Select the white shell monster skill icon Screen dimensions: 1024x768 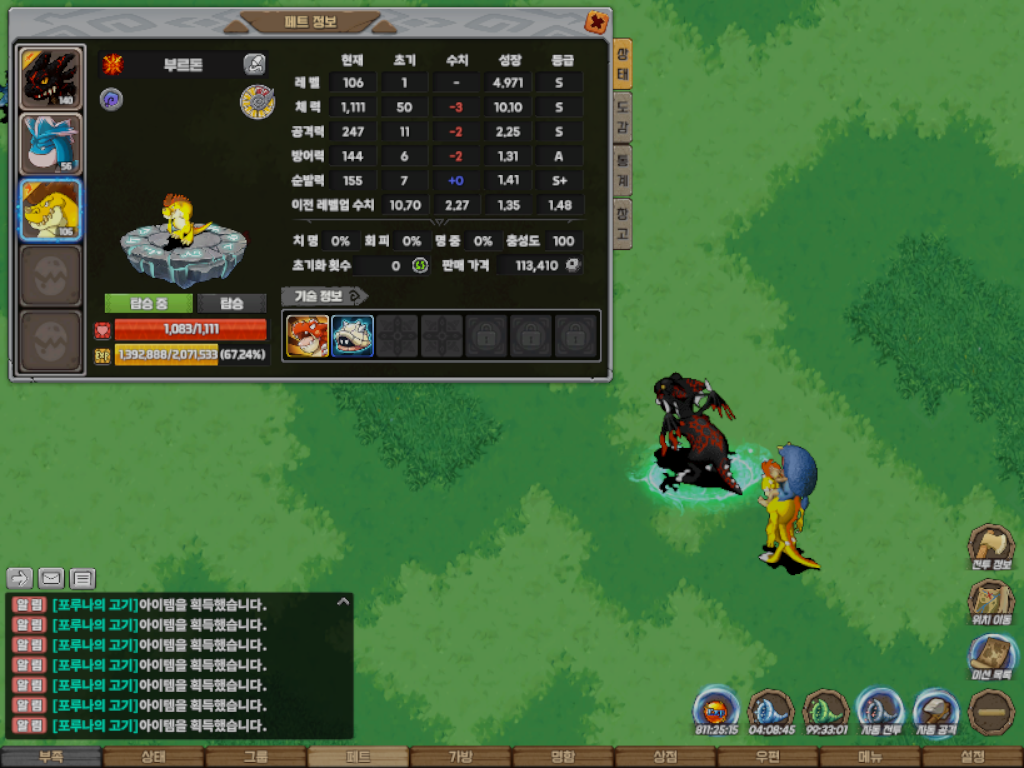point(352,336)
